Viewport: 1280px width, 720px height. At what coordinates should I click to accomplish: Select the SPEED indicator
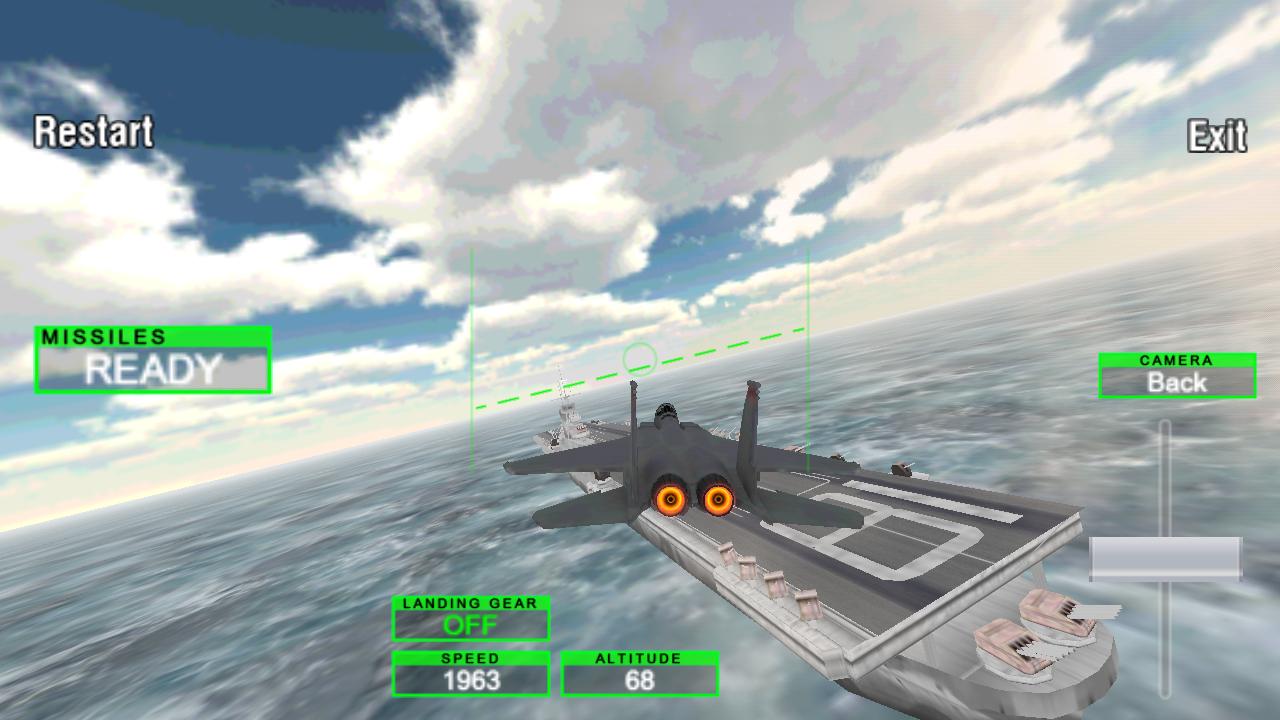point(470,658)
